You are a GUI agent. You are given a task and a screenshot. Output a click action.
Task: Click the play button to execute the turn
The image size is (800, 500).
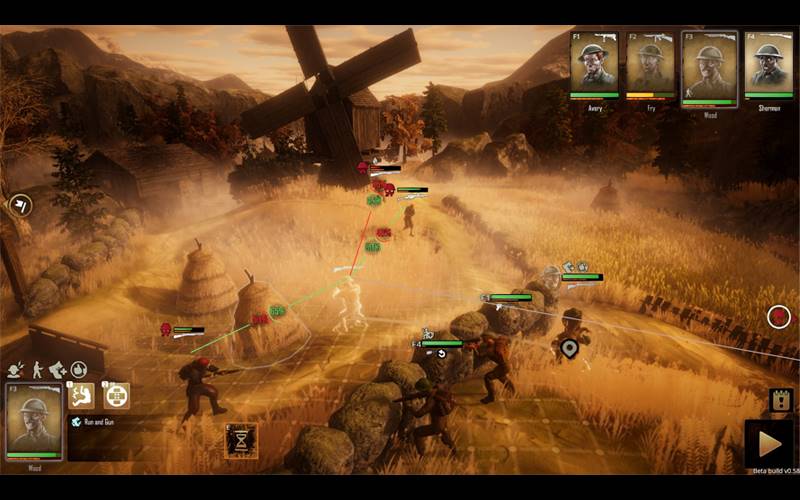(x=769, y=443)
